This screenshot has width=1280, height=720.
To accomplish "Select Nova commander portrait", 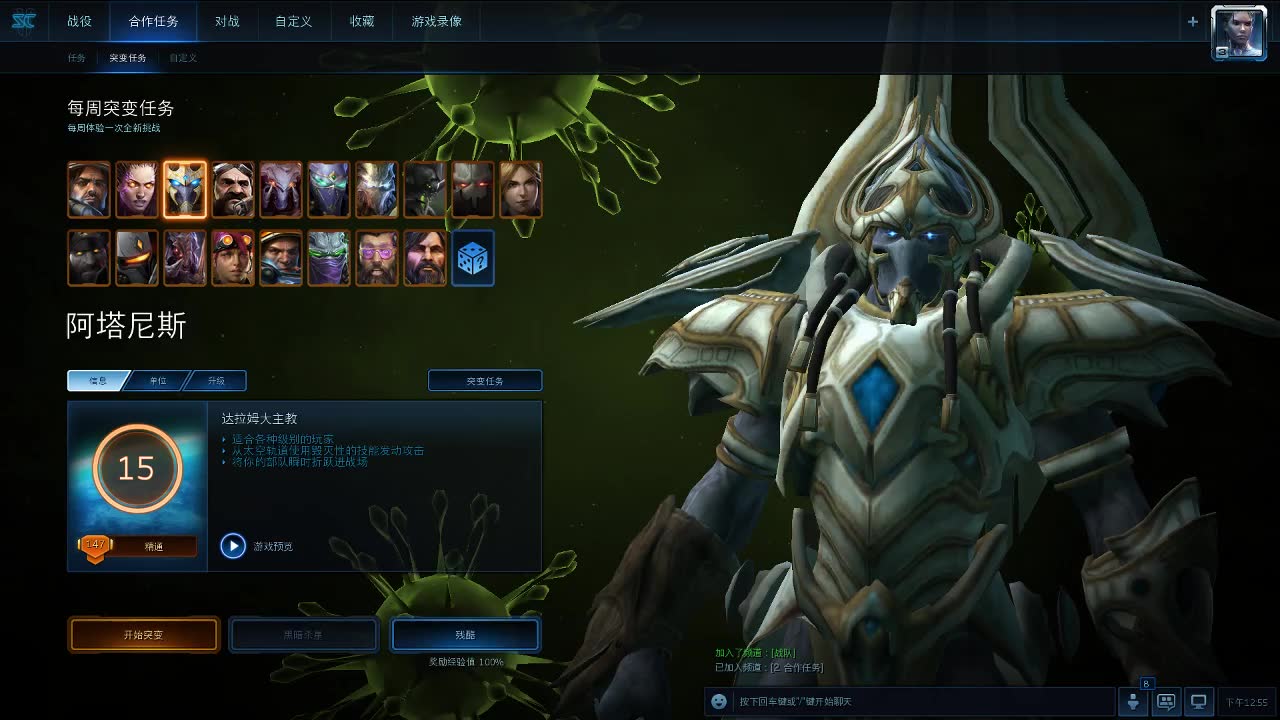I will (x=521, y=190).
